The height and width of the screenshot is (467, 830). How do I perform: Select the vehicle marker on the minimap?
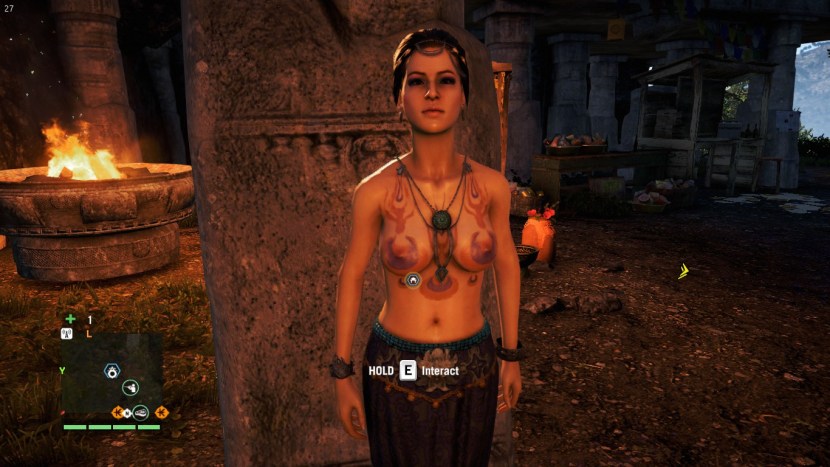141,411
